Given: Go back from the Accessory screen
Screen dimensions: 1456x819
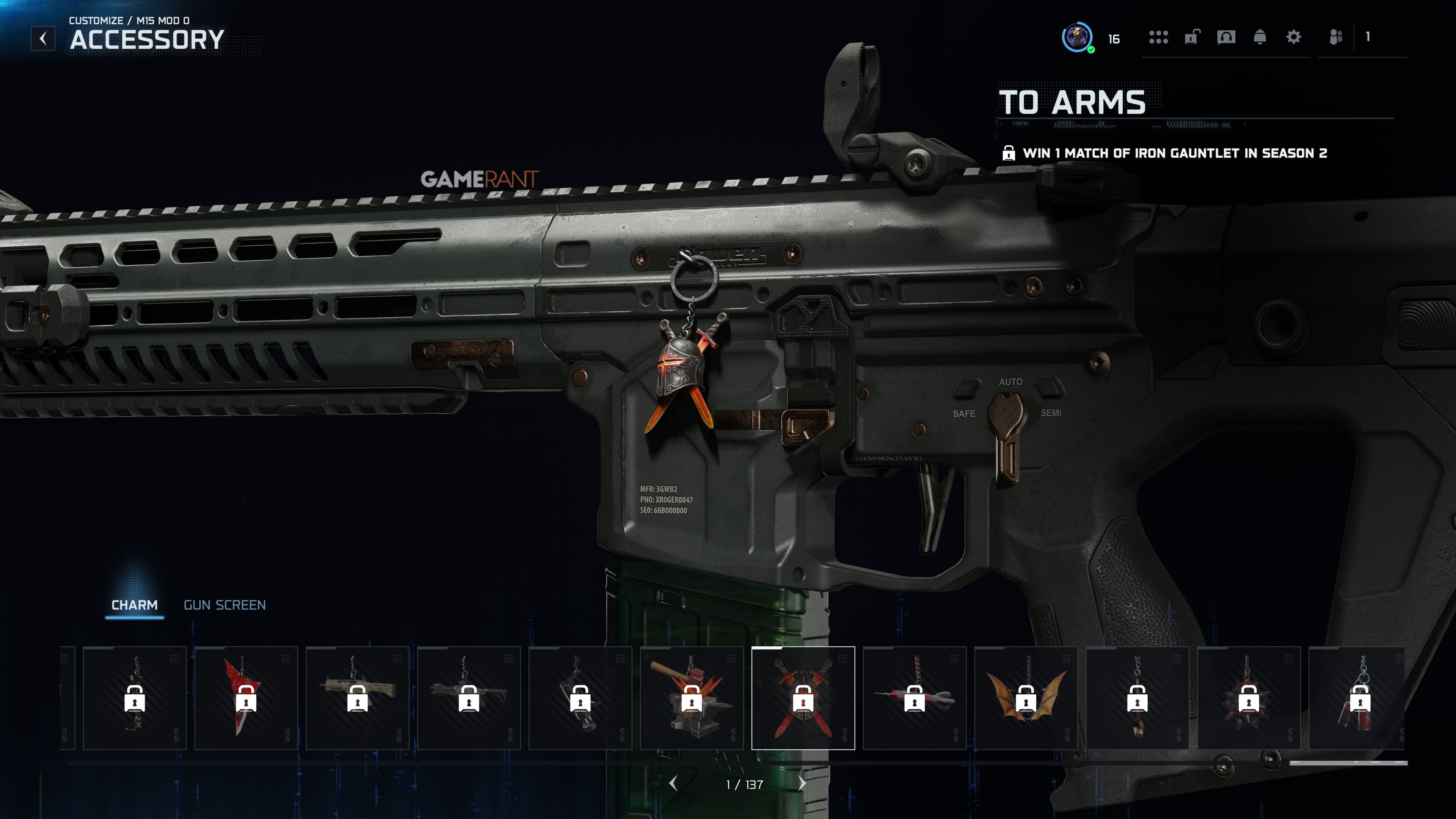Looking at the screenshot, I should (x=43, y=38).
